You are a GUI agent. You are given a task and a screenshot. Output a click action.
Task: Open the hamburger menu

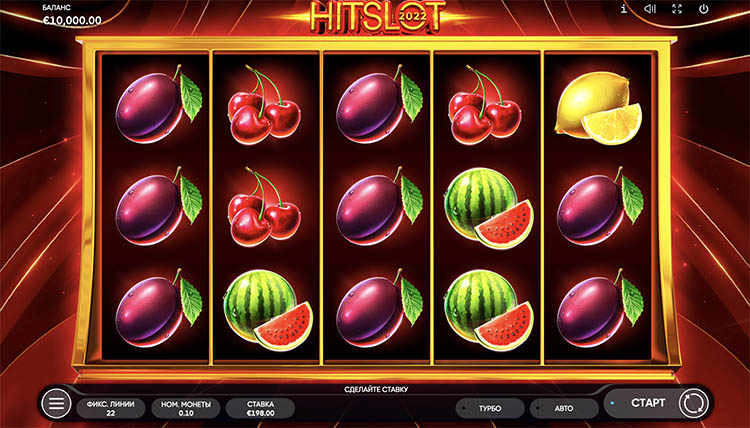[56, 404]
